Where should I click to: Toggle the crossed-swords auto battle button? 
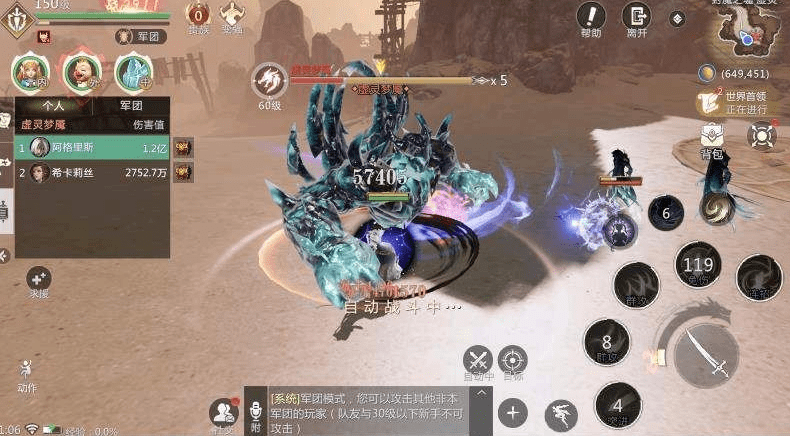pyautogui.click(x=478, y=360)
